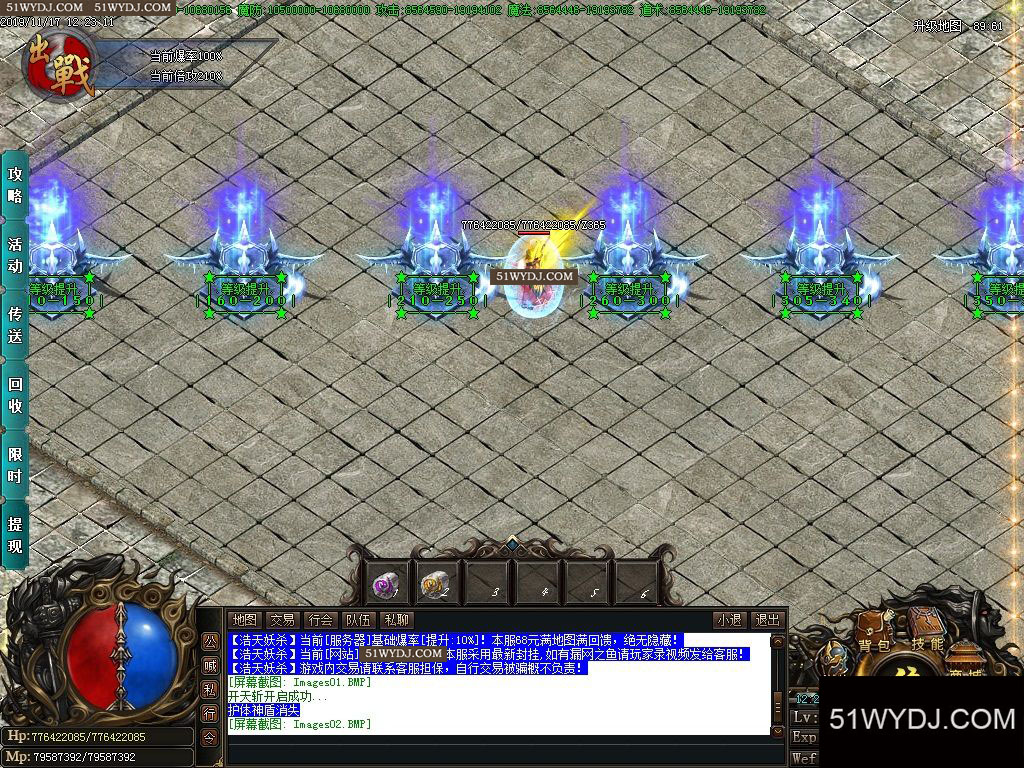Switch to 私聊 private chat

(x=396, y=620)
